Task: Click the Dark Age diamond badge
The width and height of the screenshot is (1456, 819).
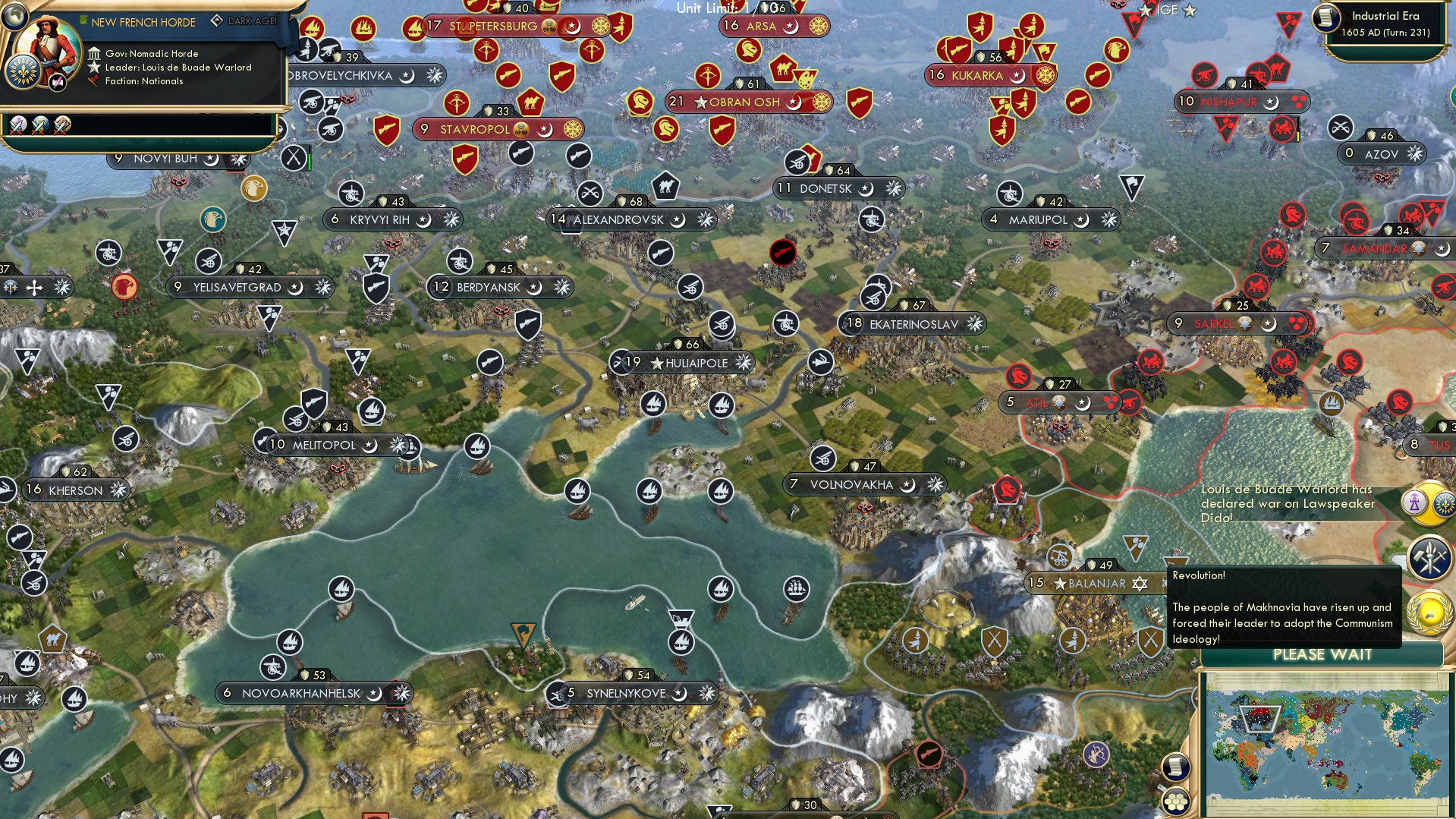Action: coord(218,21)
